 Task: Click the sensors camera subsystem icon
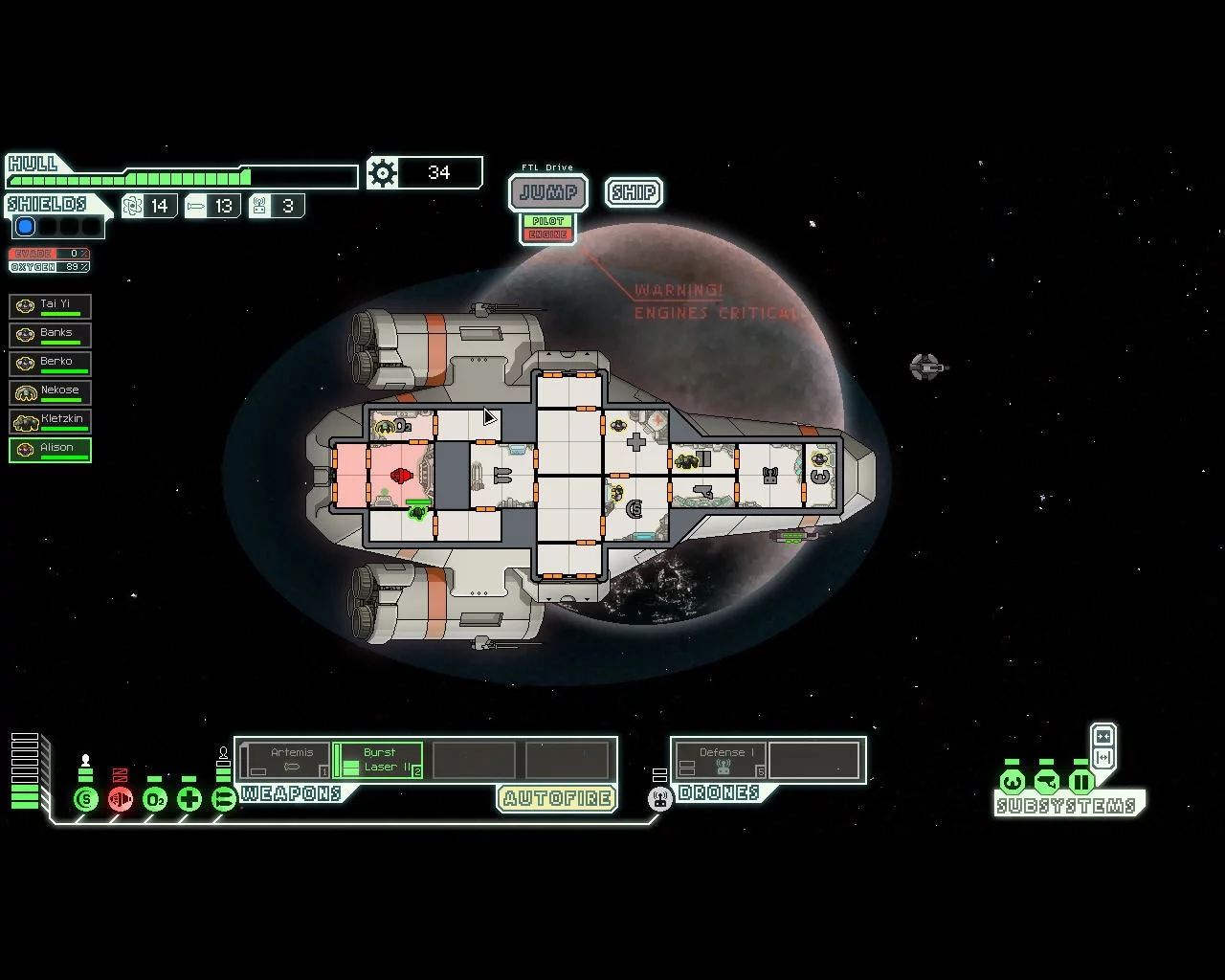(1047, 783)
